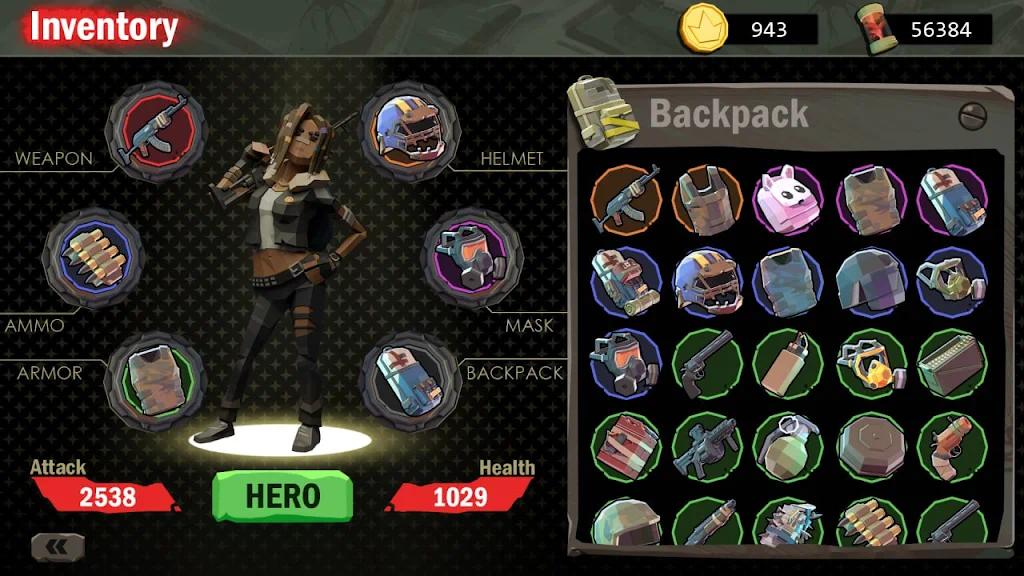This screenshot has width=1024, height=576.
Task: Choose the flare gun item
Action: tap(951, 446)
